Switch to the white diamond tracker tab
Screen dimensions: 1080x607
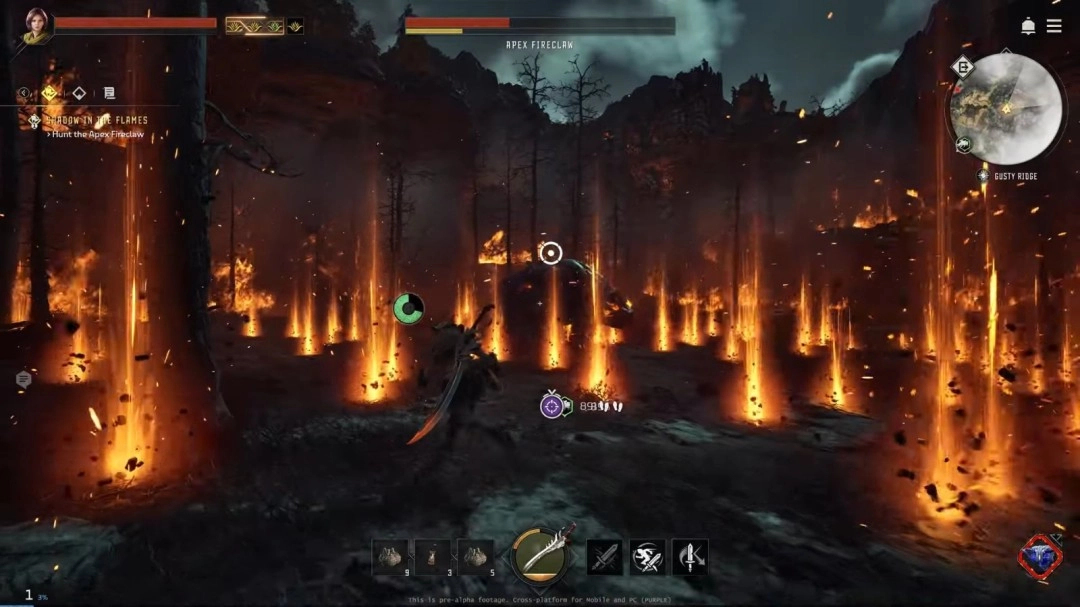pyautogui.click(x=79, y=93)
